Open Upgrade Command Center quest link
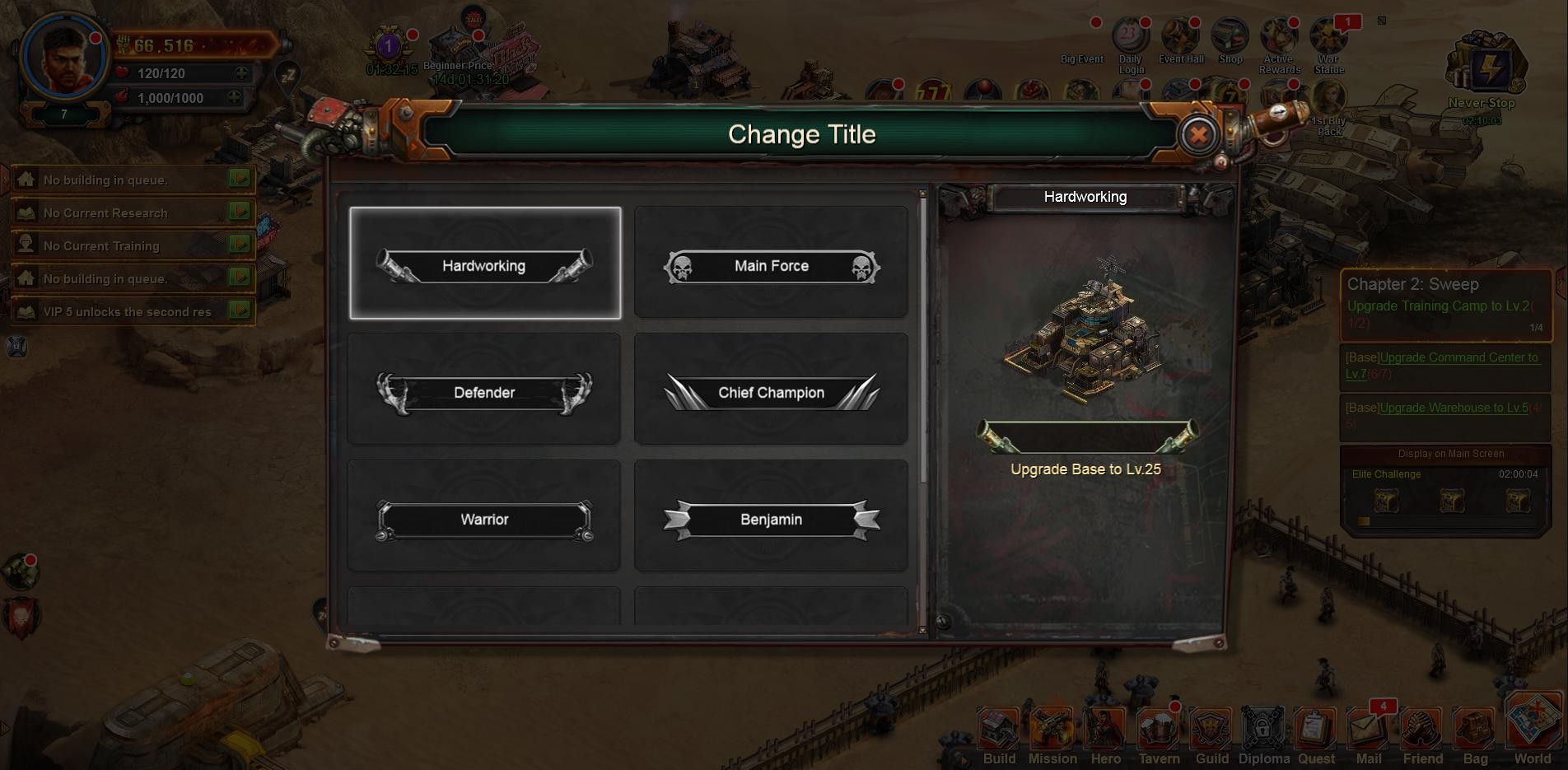Screen dimensions: 1568x770 [x=1458, y=357]
